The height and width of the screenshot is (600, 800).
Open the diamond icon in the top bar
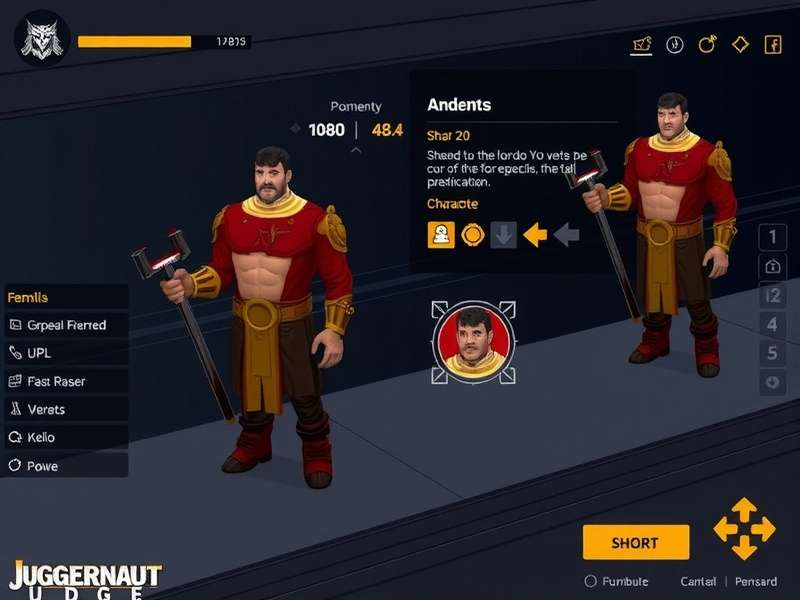(740, 44)
